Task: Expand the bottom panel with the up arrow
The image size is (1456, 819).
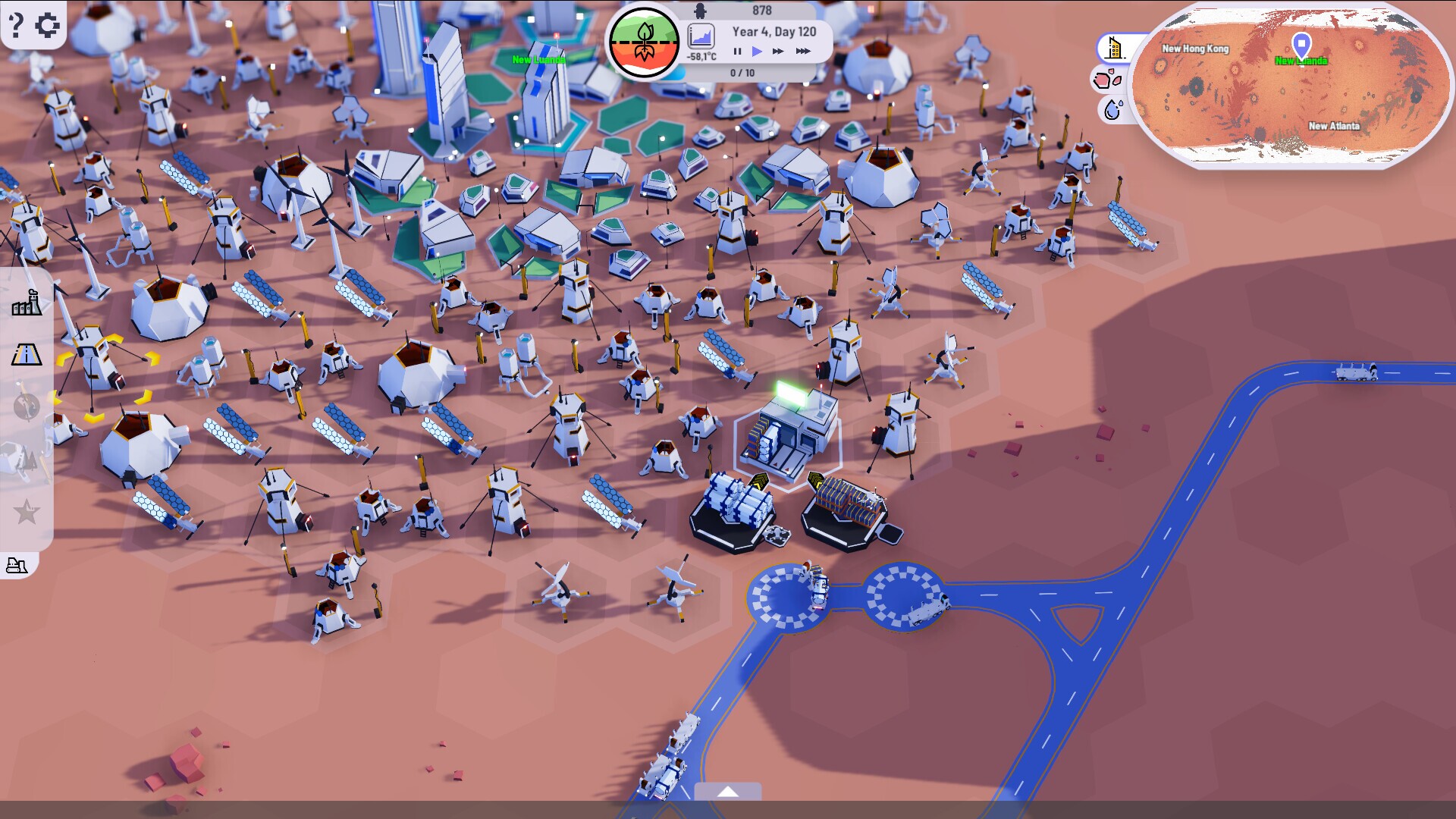Action: (x=729, y=791)
